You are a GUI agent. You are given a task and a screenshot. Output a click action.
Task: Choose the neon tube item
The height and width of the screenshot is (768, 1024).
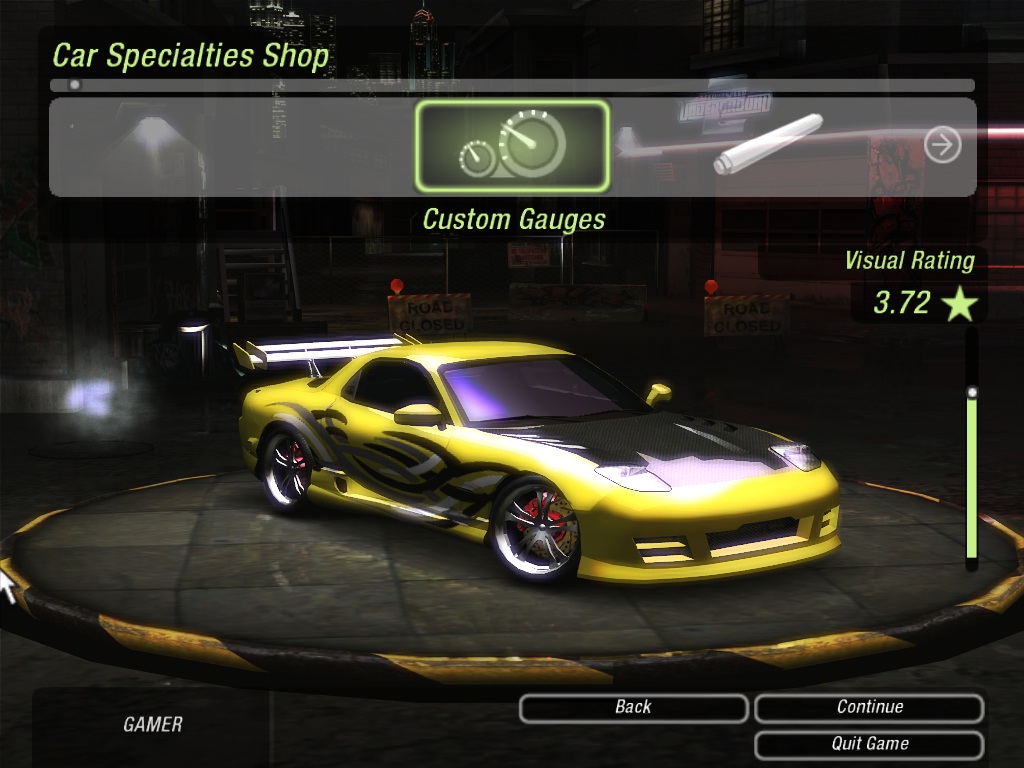pos(768,145)
